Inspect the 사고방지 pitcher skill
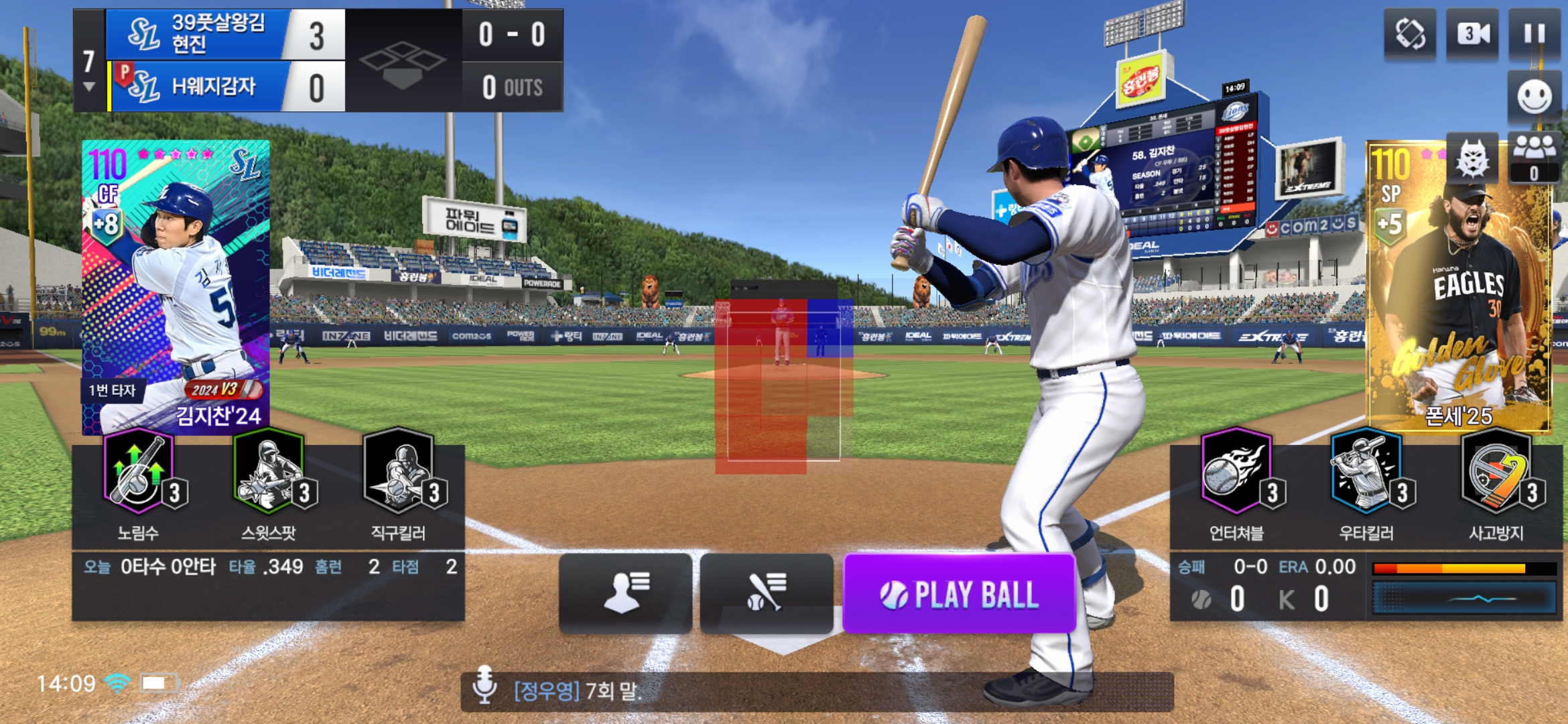 click(x=1497, y=476)
